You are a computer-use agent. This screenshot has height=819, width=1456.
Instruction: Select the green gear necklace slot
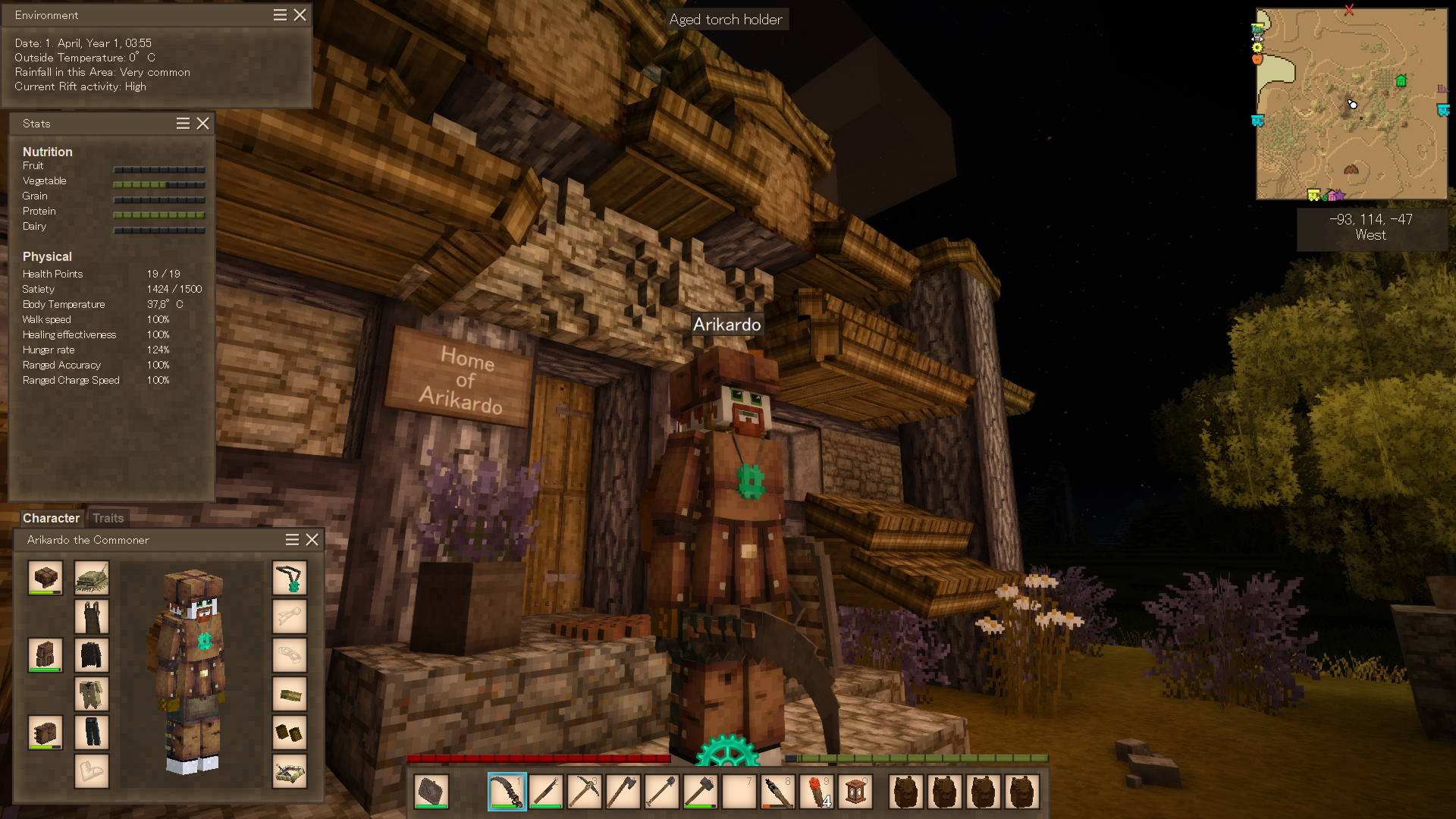tap(290, 579)
